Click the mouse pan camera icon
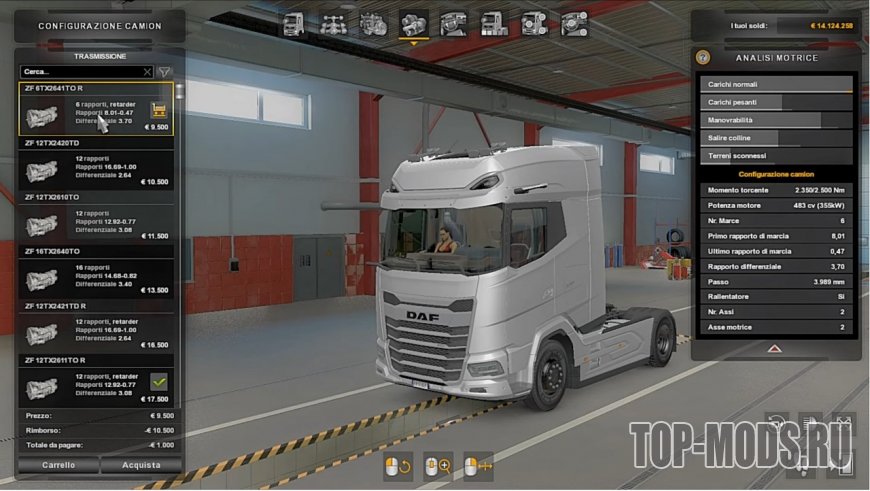Screen dimensions: 870x491 coord(478,465)
